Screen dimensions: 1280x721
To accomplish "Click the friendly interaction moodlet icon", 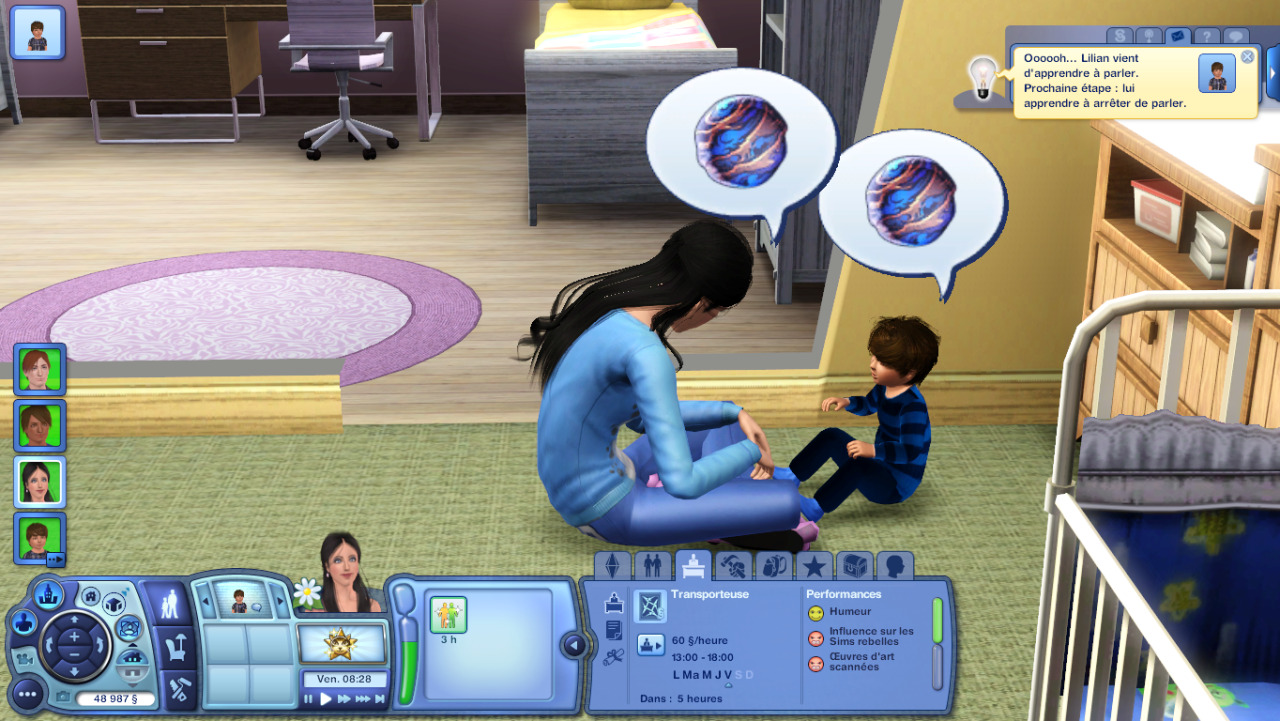I will 448,614.
